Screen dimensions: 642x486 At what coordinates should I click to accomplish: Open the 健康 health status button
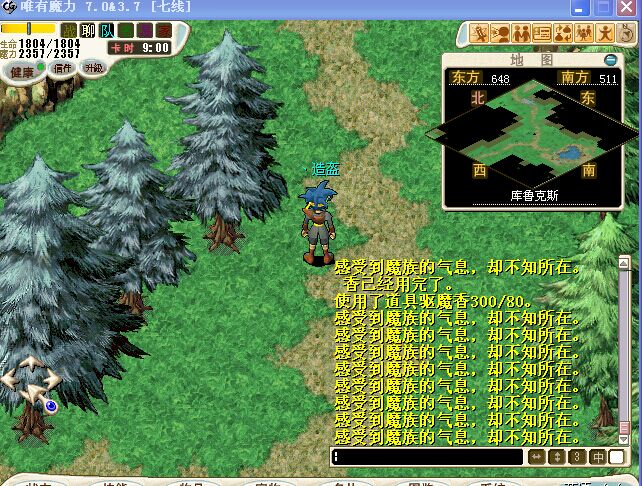pos(21,70)
